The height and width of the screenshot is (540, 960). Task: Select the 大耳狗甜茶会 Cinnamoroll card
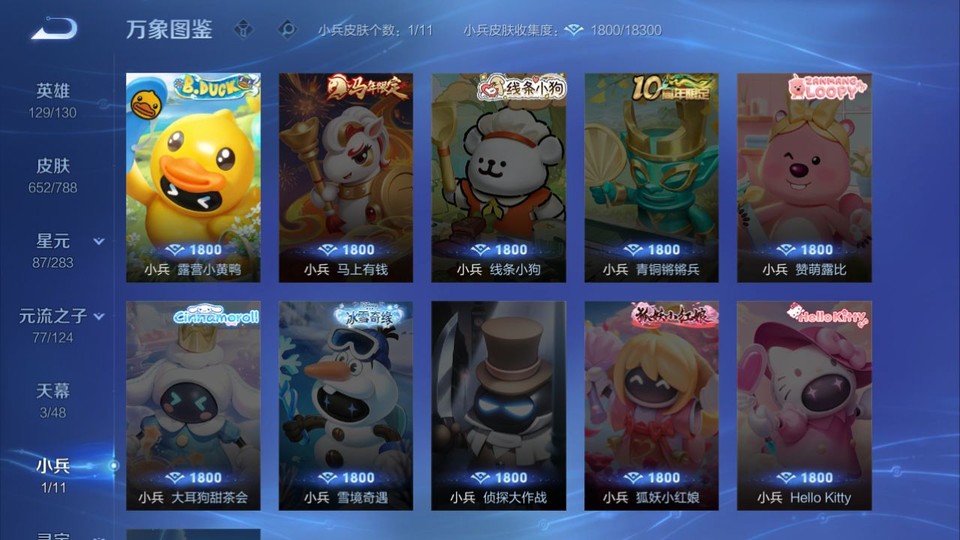[x=193, y=404]
